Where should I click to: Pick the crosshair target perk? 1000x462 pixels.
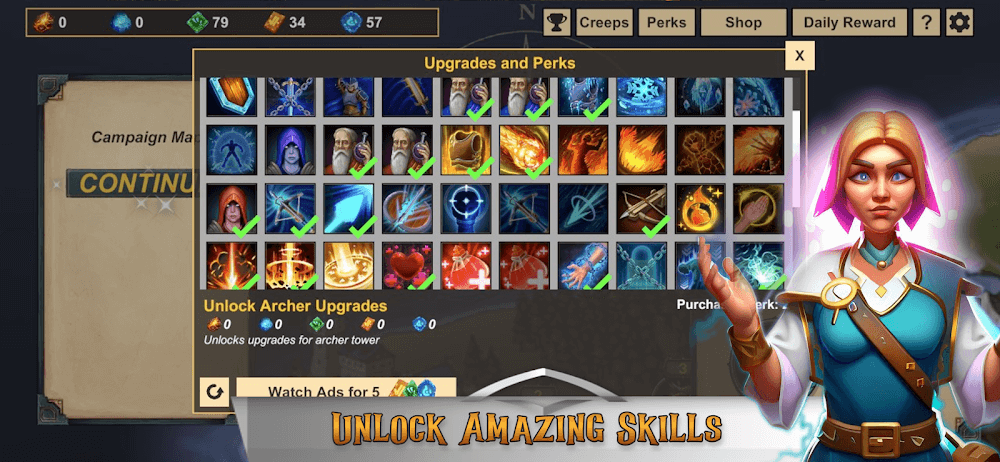465,208
